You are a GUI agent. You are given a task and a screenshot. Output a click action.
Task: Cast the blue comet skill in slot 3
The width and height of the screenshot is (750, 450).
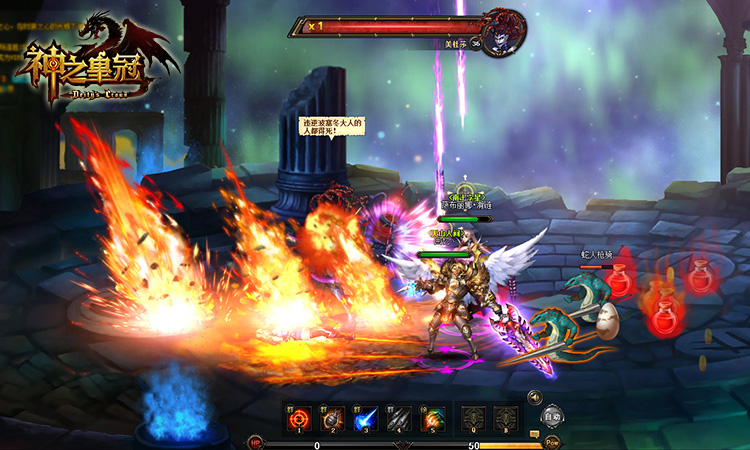(x=366, y=419)
